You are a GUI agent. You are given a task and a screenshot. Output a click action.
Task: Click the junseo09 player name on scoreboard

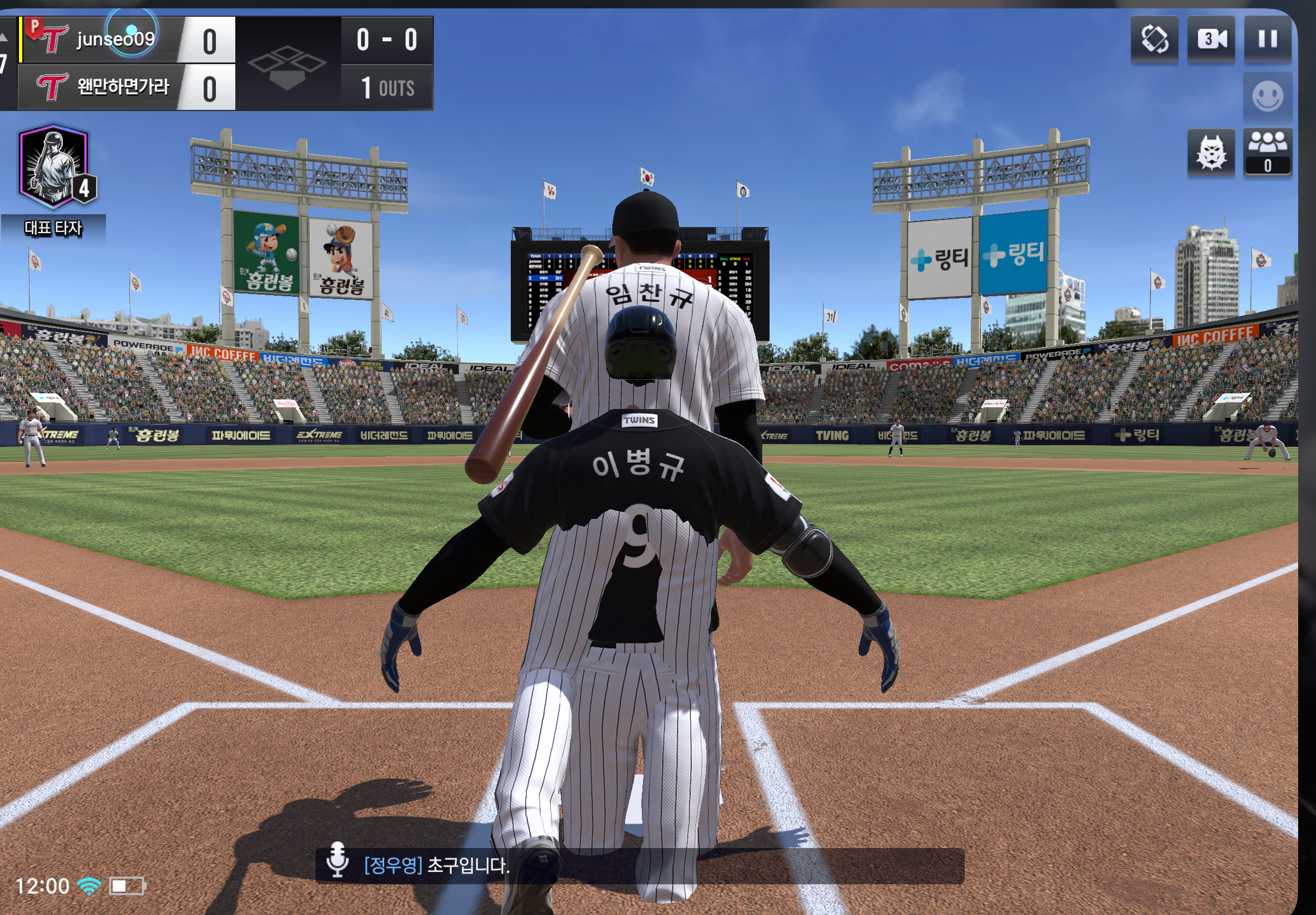click(115, 39)
